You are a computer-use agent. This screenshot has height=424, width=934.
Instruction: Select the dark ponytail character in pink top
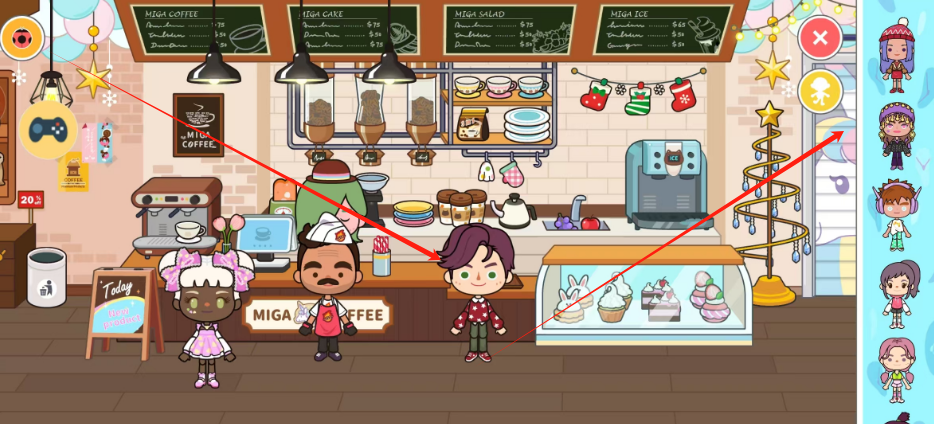tap(897, 292)
